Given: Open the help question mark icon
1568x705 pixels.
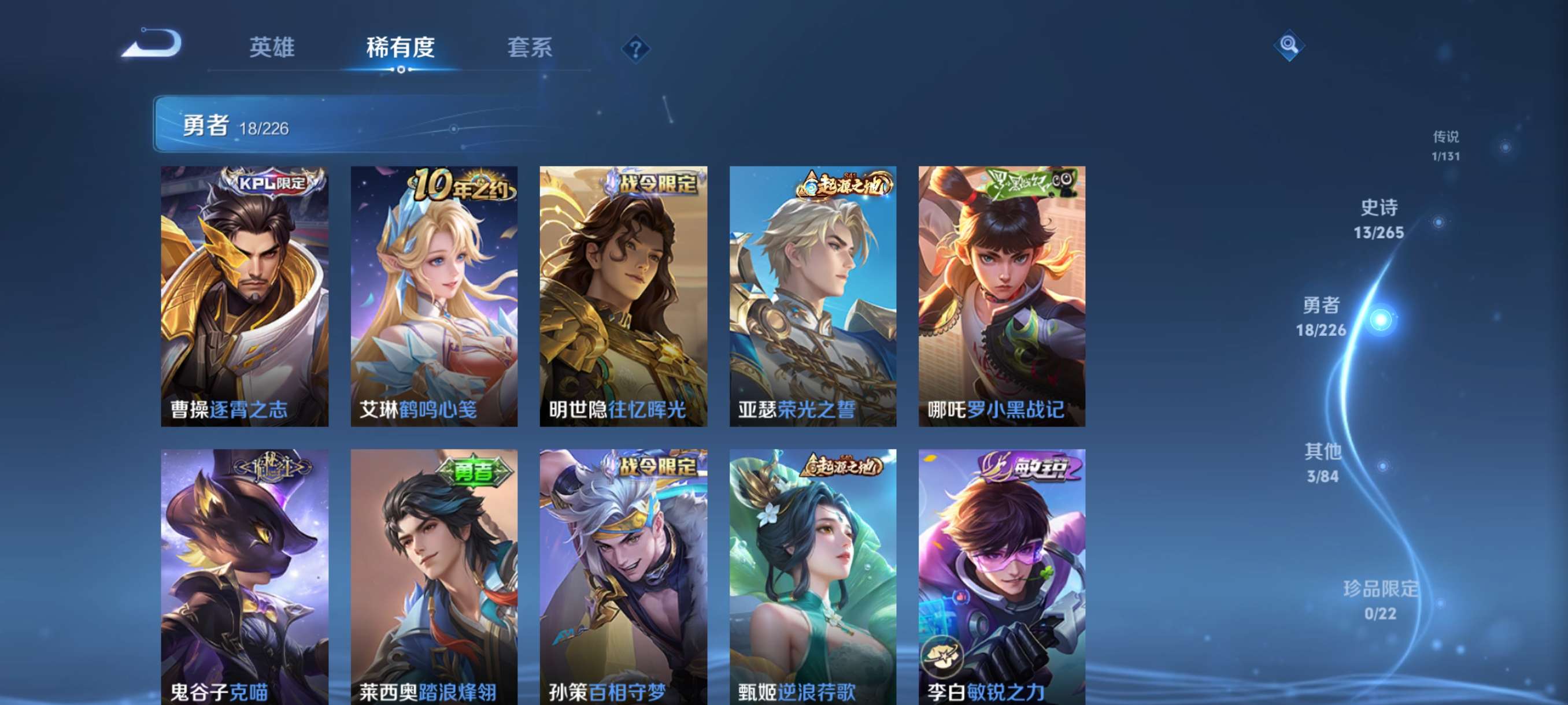Looking at the screenshot, I should (x=635, y=50).
